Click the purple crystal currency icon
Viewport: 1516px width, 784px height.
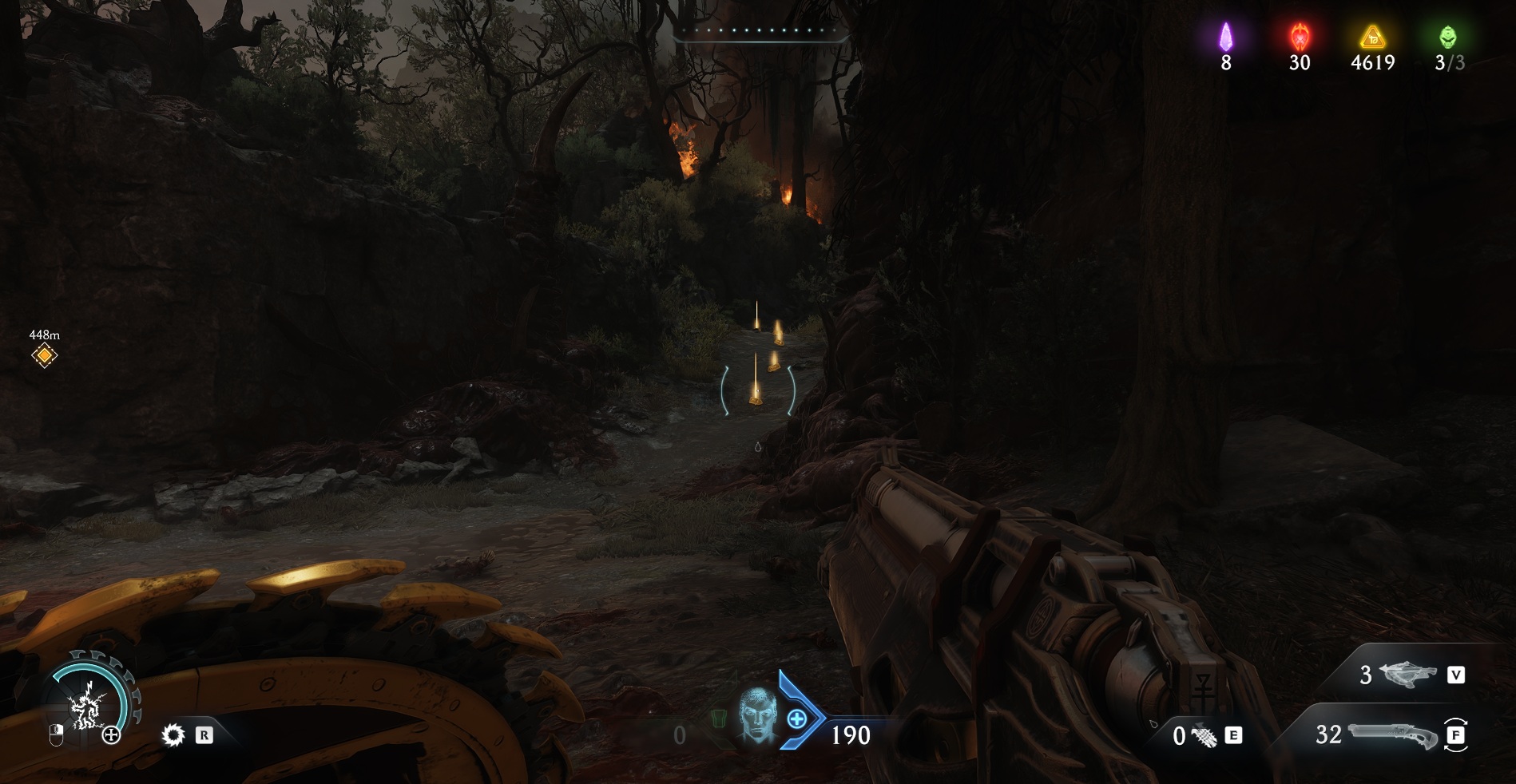pyautogui.click(x=1225, y=37)
